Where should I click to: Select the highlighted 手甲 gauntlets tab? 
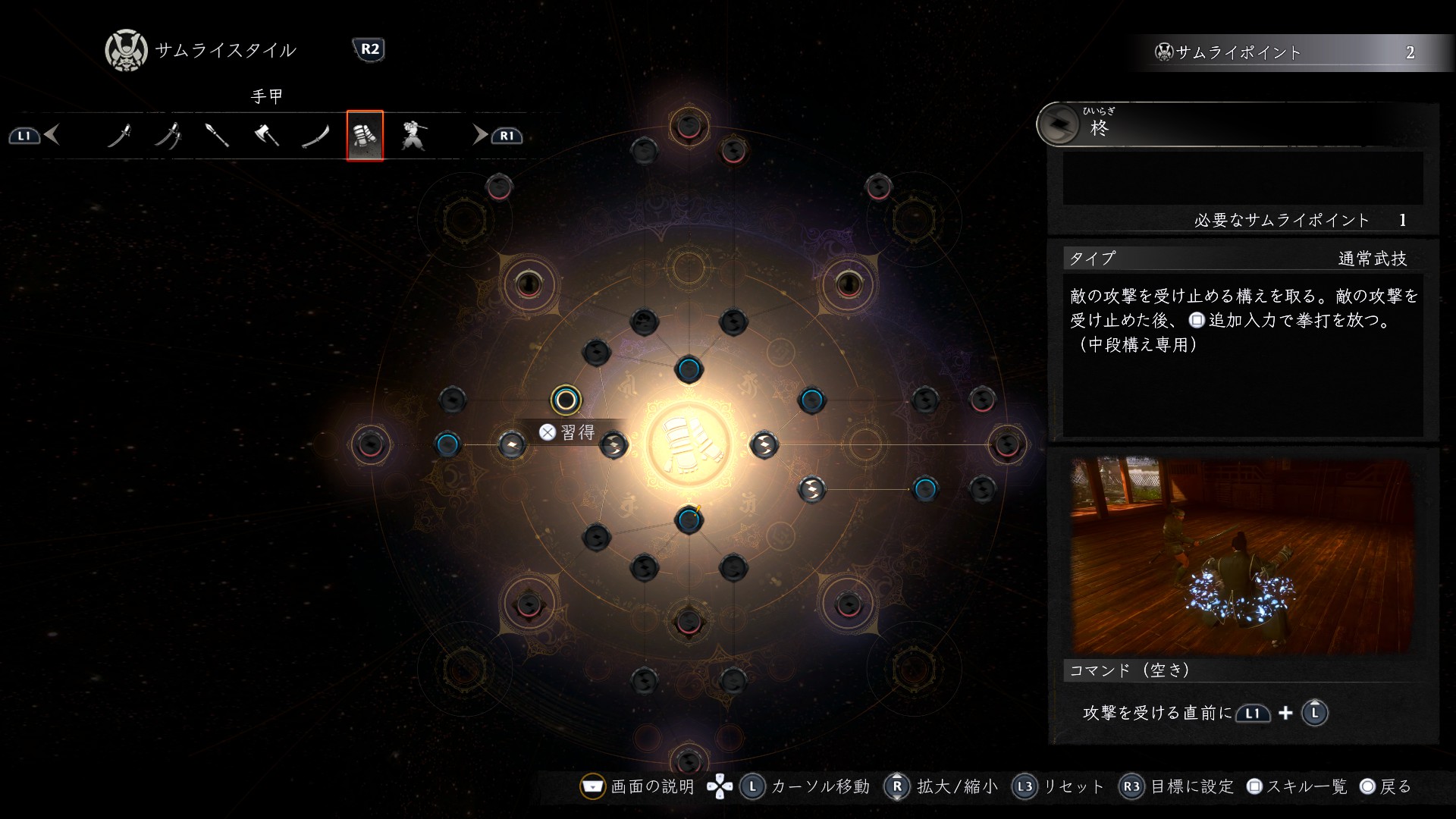pyautogui.click(x=365, y=136)
